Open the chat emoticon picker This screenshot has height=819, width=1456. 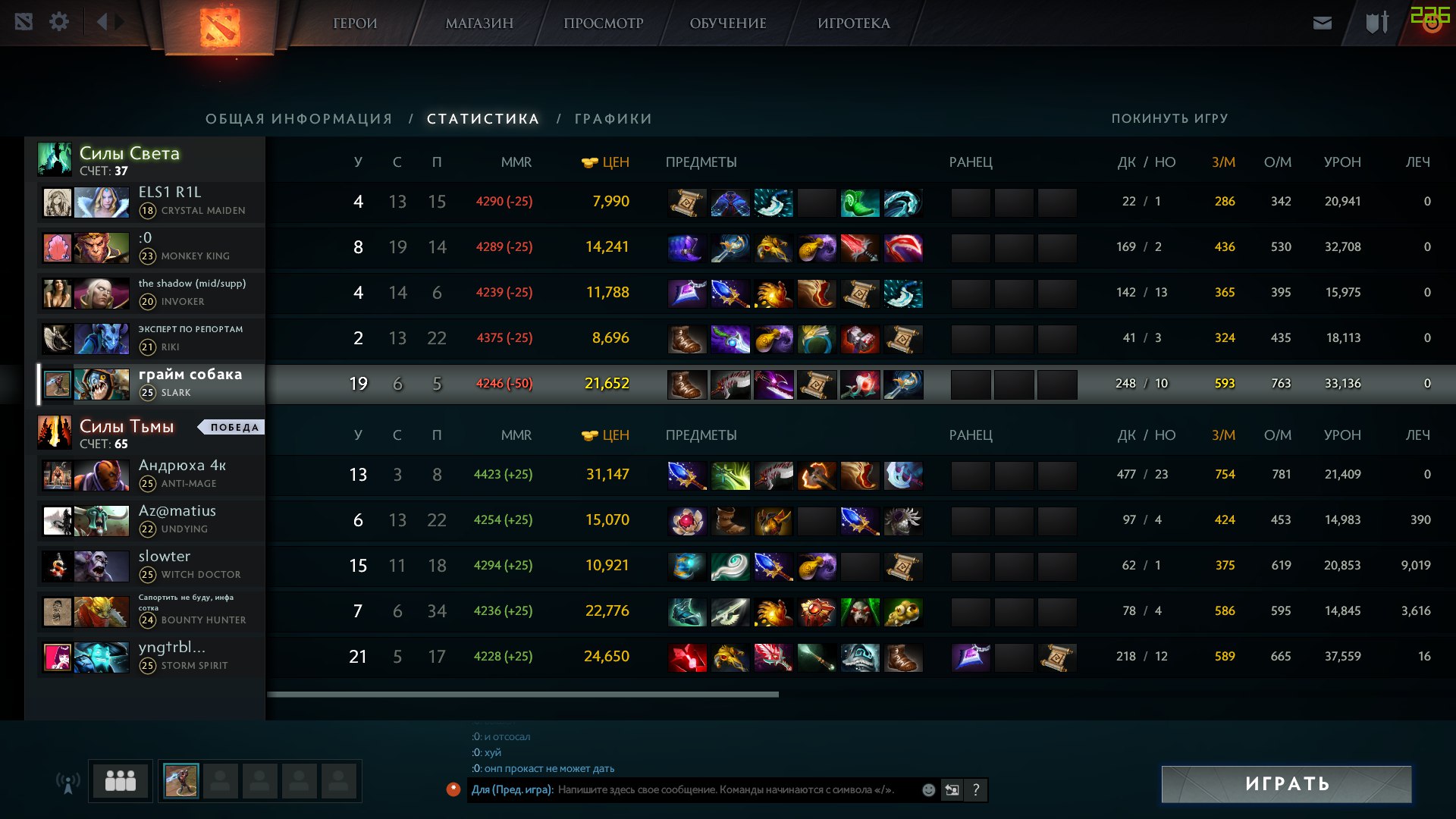[x=928, y=790]
